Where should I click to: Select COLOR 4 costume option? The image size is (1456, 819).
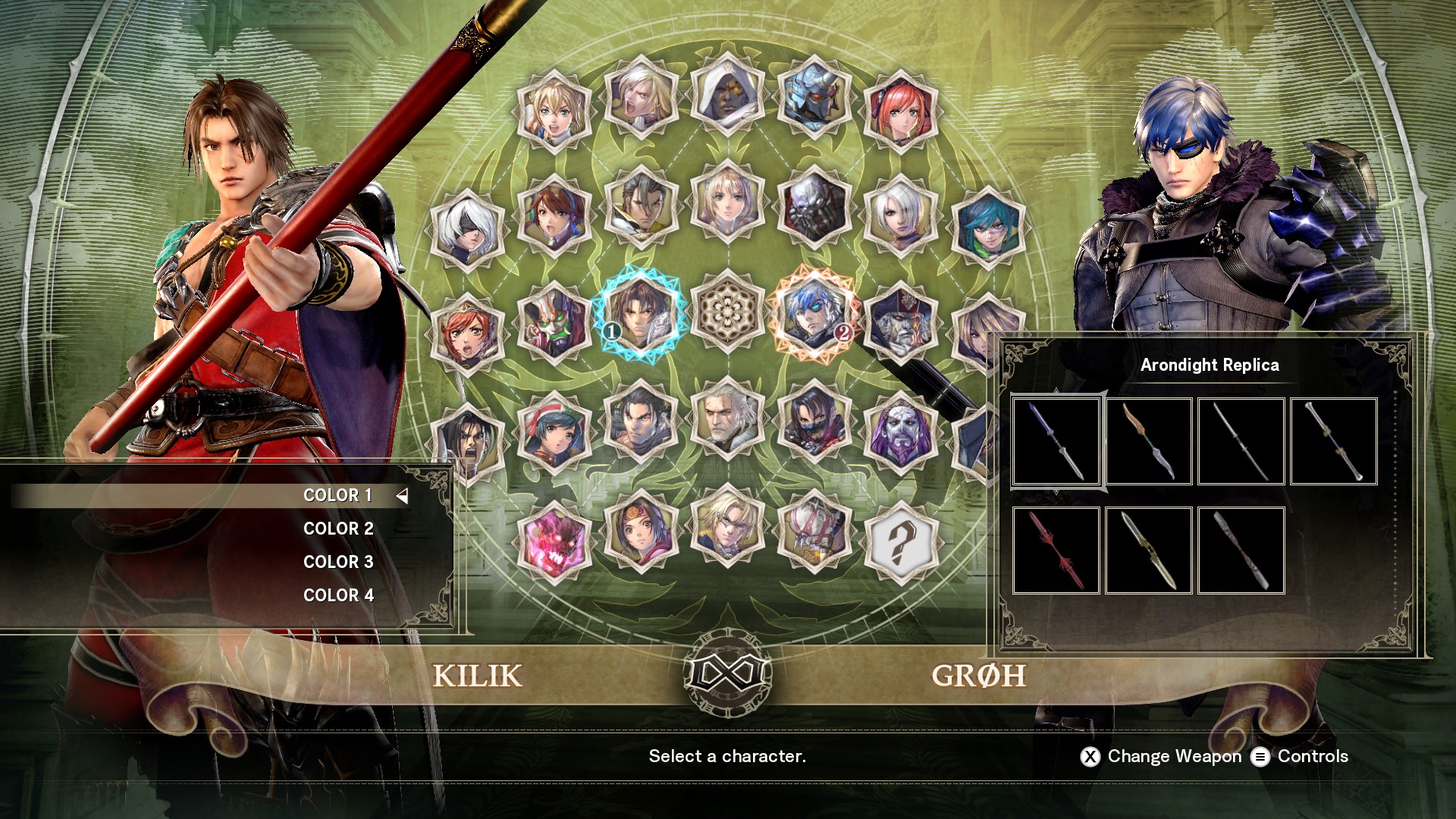[337, 595]
